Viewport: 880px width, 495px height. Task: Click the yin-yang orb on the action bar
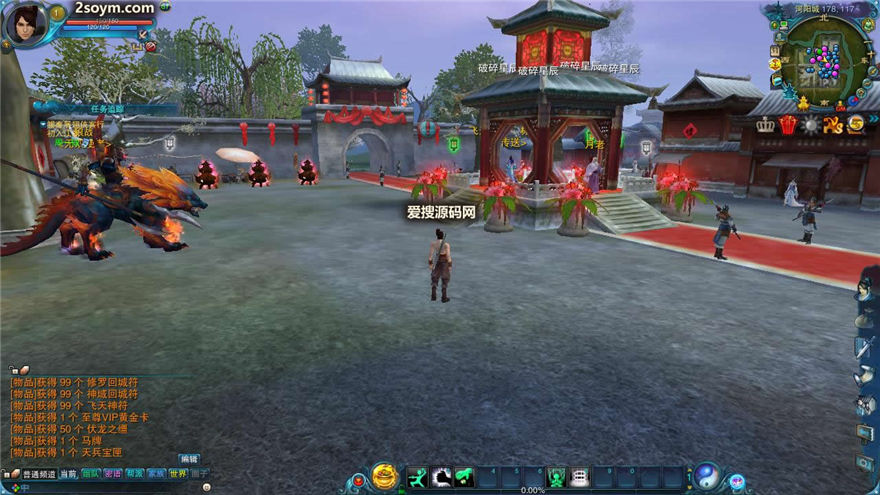click(707, 477)
